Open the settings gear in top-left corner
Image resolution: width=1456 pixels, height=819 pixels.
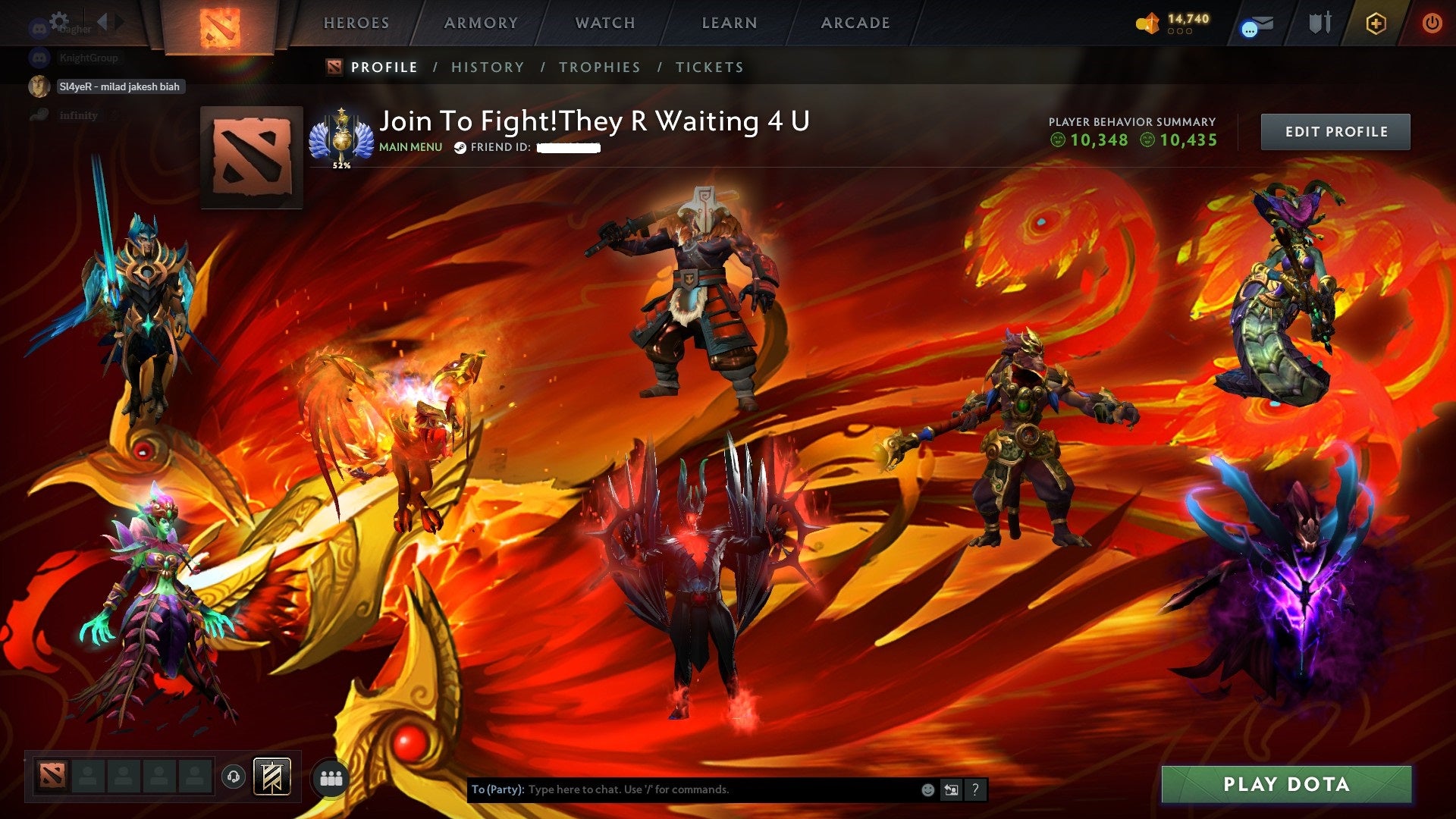58,21
